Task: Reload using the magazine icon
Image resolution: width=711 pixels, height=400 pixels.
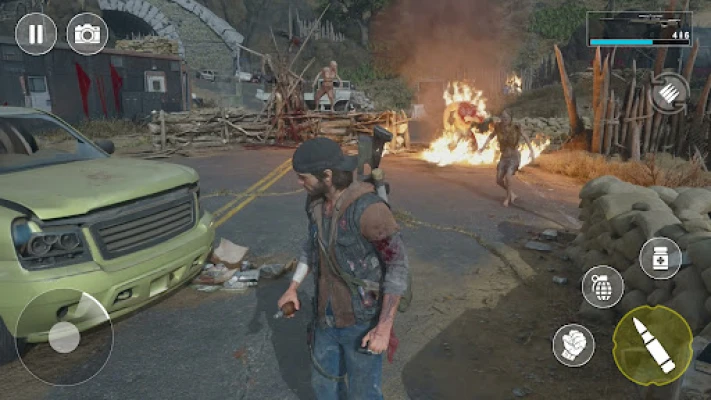Action: [667, 93]
